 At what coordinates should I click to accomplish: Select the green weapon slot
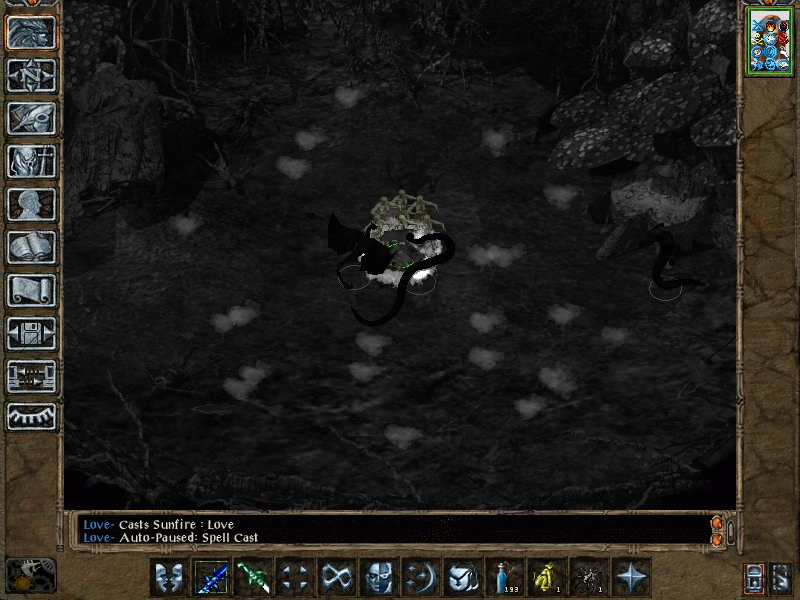253,577
